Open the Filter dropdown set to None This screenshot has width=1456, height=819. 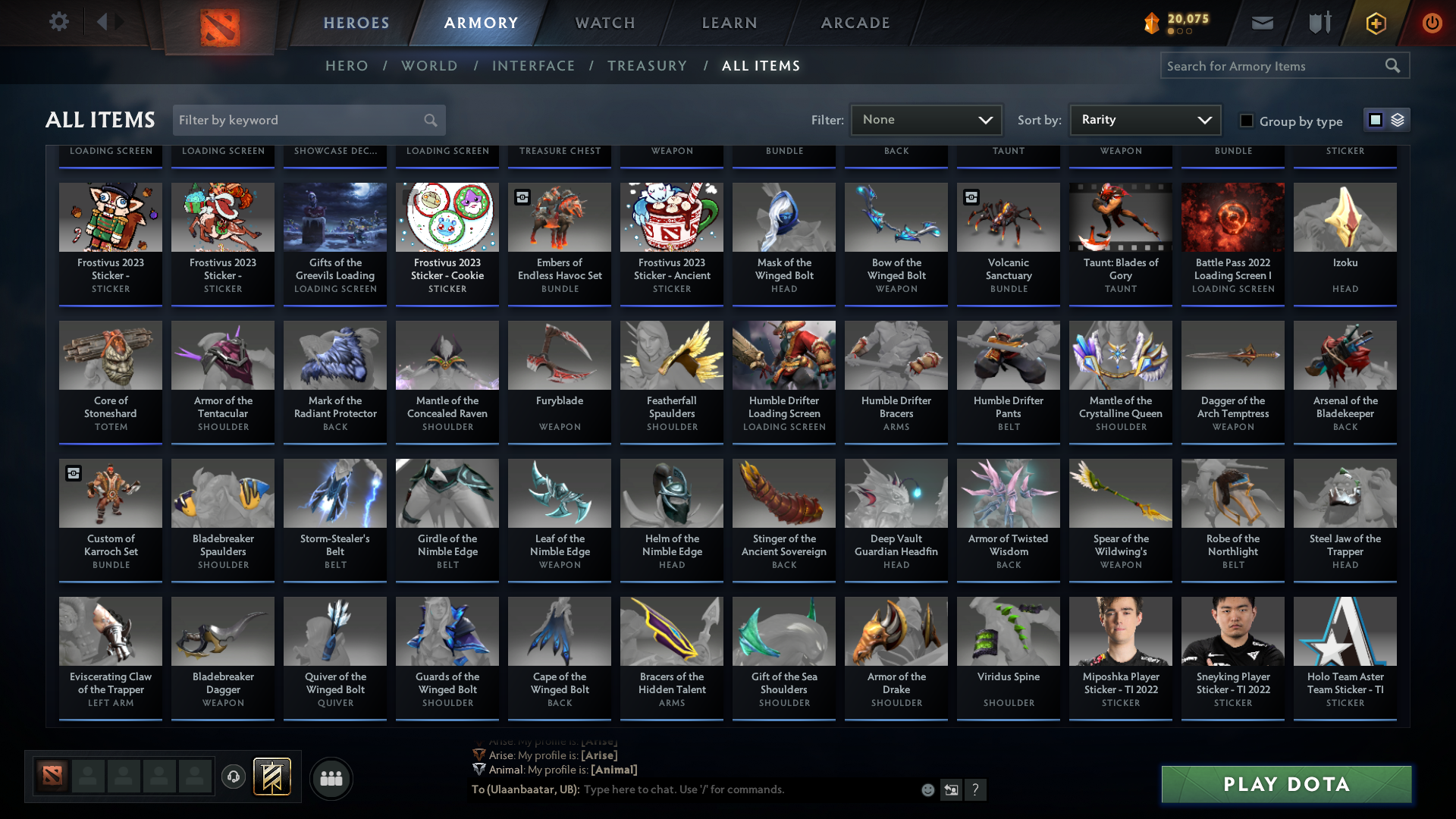pyautogui.click(x=926, y=119)
